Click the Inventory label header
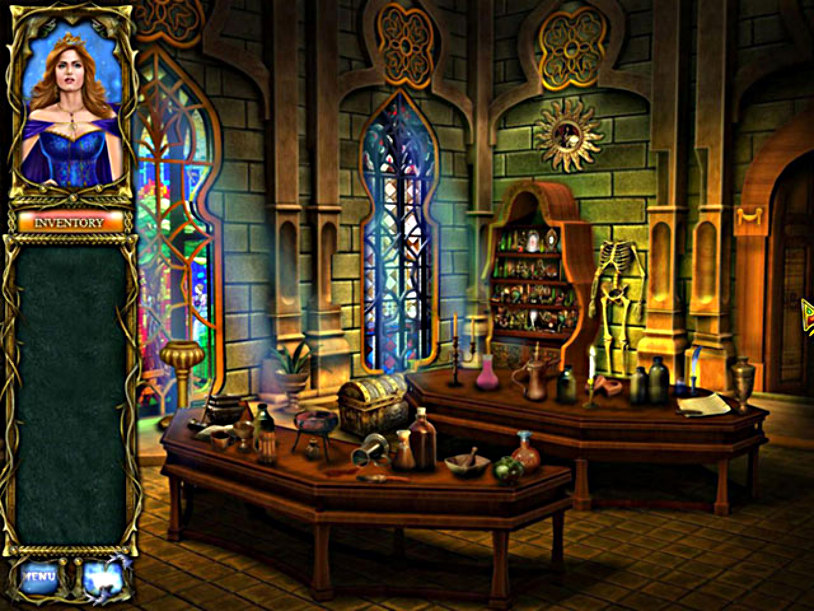Image resolution: width=814 pixels, height=611 pixels. [70, 222]
